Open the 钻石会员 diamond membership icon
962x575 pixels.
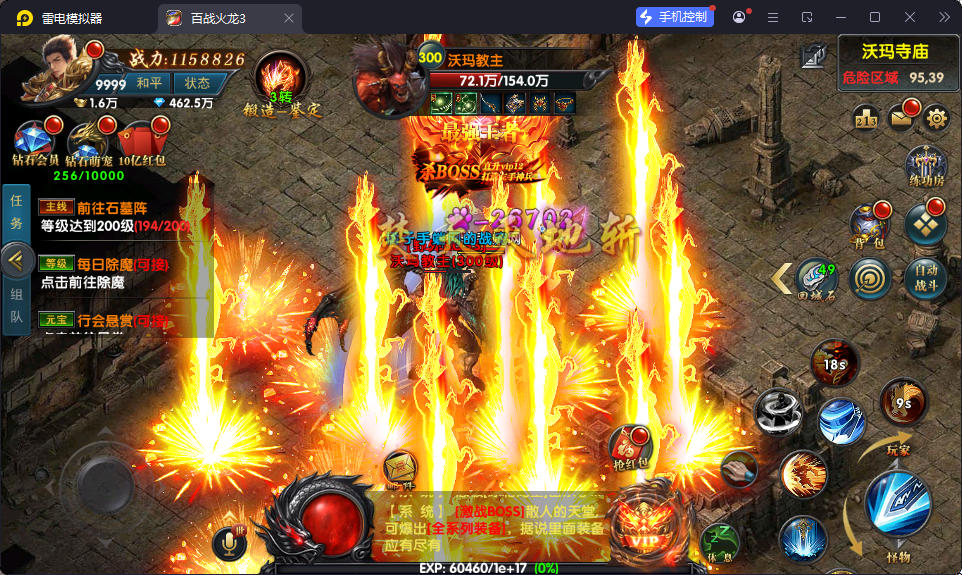coord(34,139)
